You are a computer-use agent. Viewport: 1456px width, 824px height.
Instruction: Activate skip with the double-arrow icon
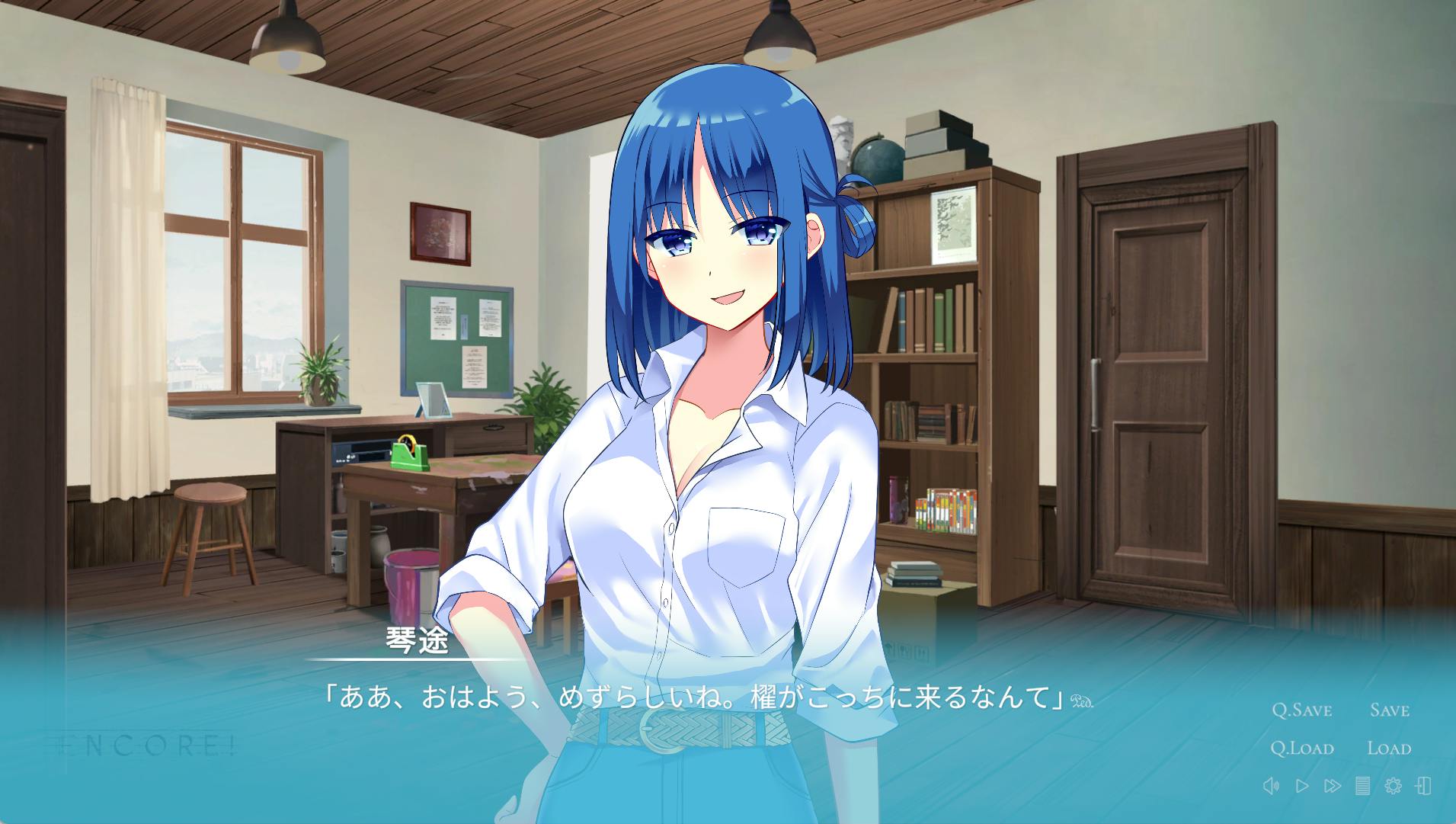(x=1333, y=786)
